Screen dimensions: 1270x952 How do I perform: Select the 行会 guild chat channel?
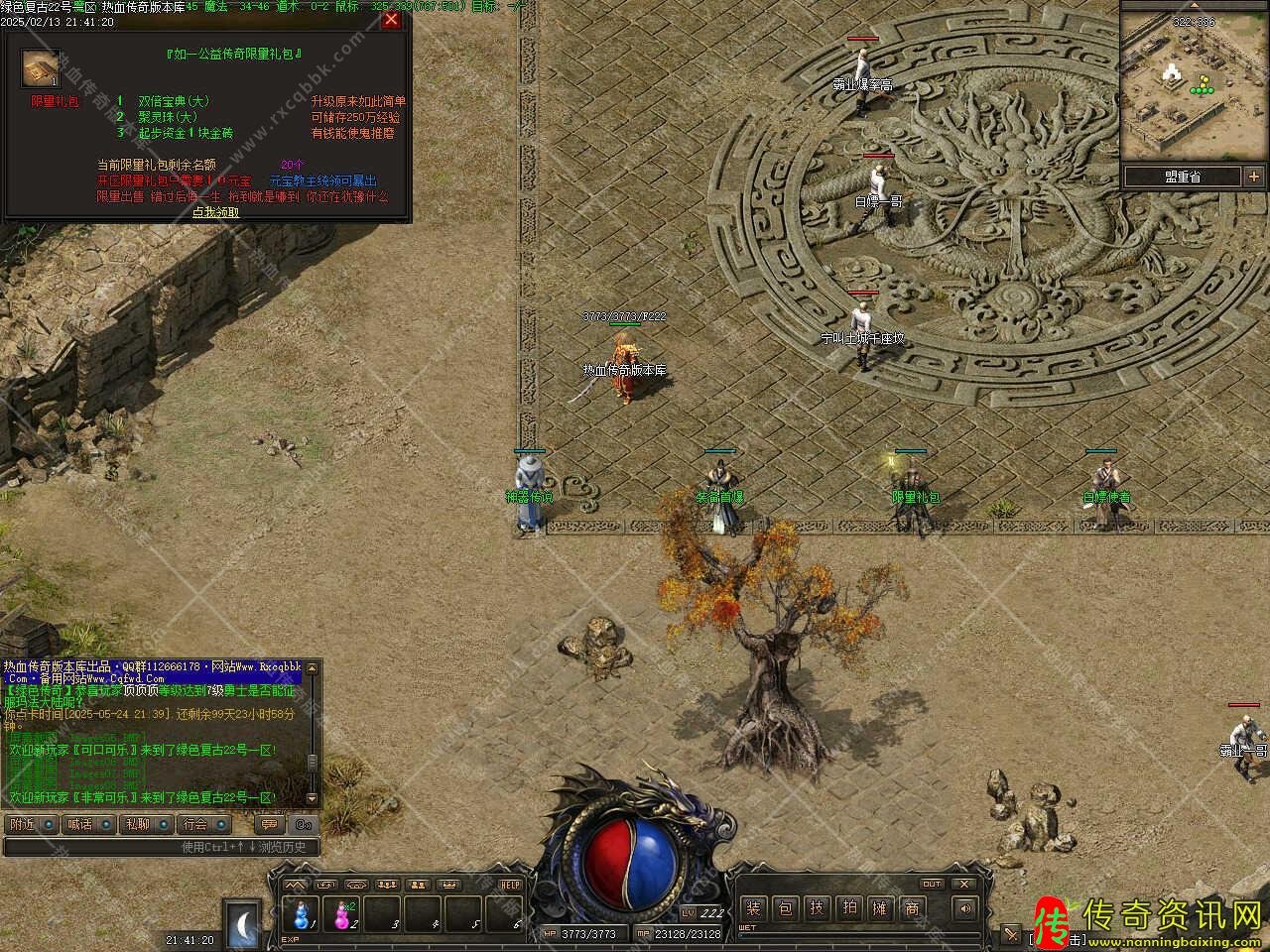[x=201, y=824]
